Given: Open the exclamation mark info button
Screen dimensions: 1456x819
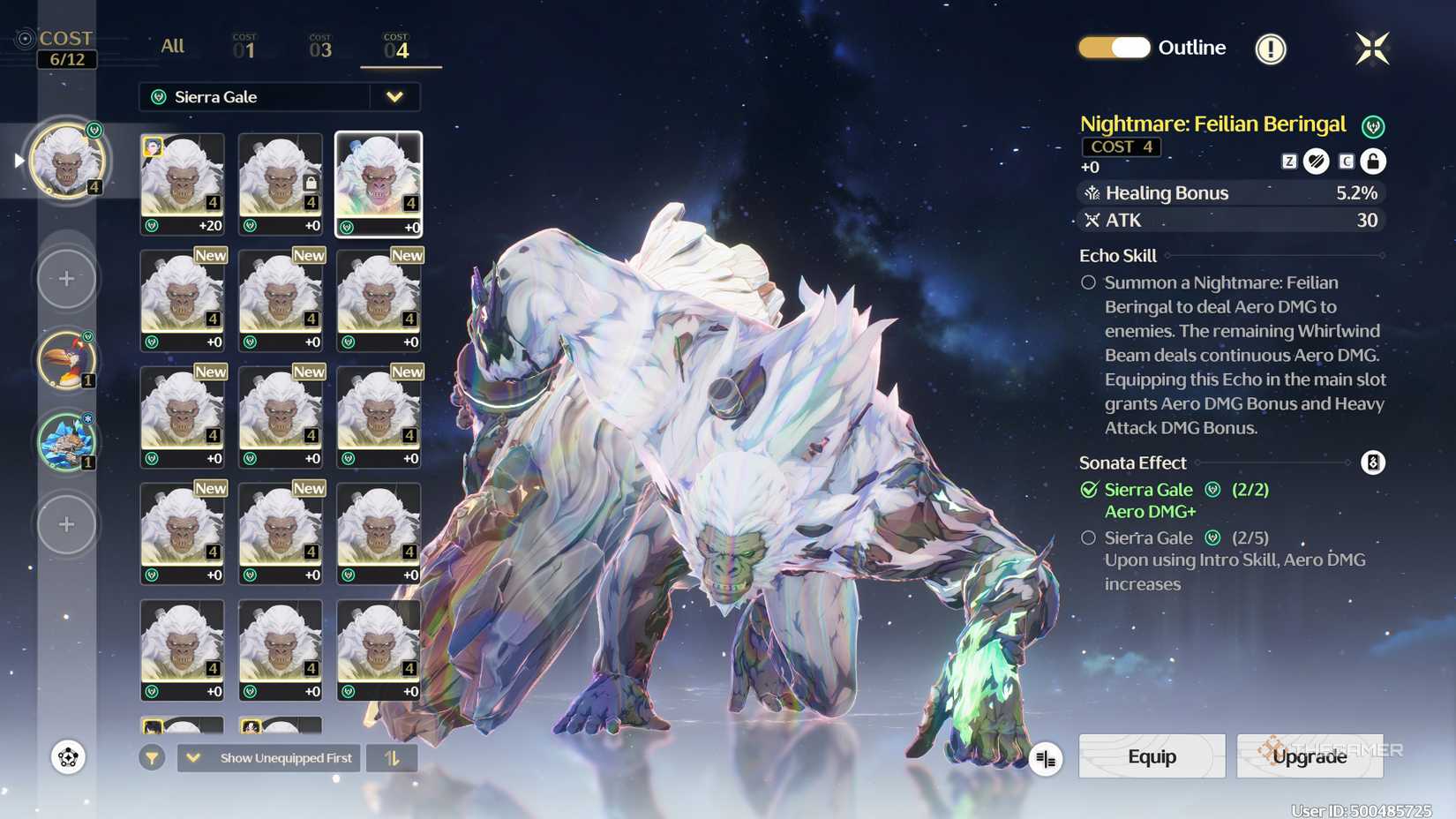Looking at the screenshot, I should 1271,49.
